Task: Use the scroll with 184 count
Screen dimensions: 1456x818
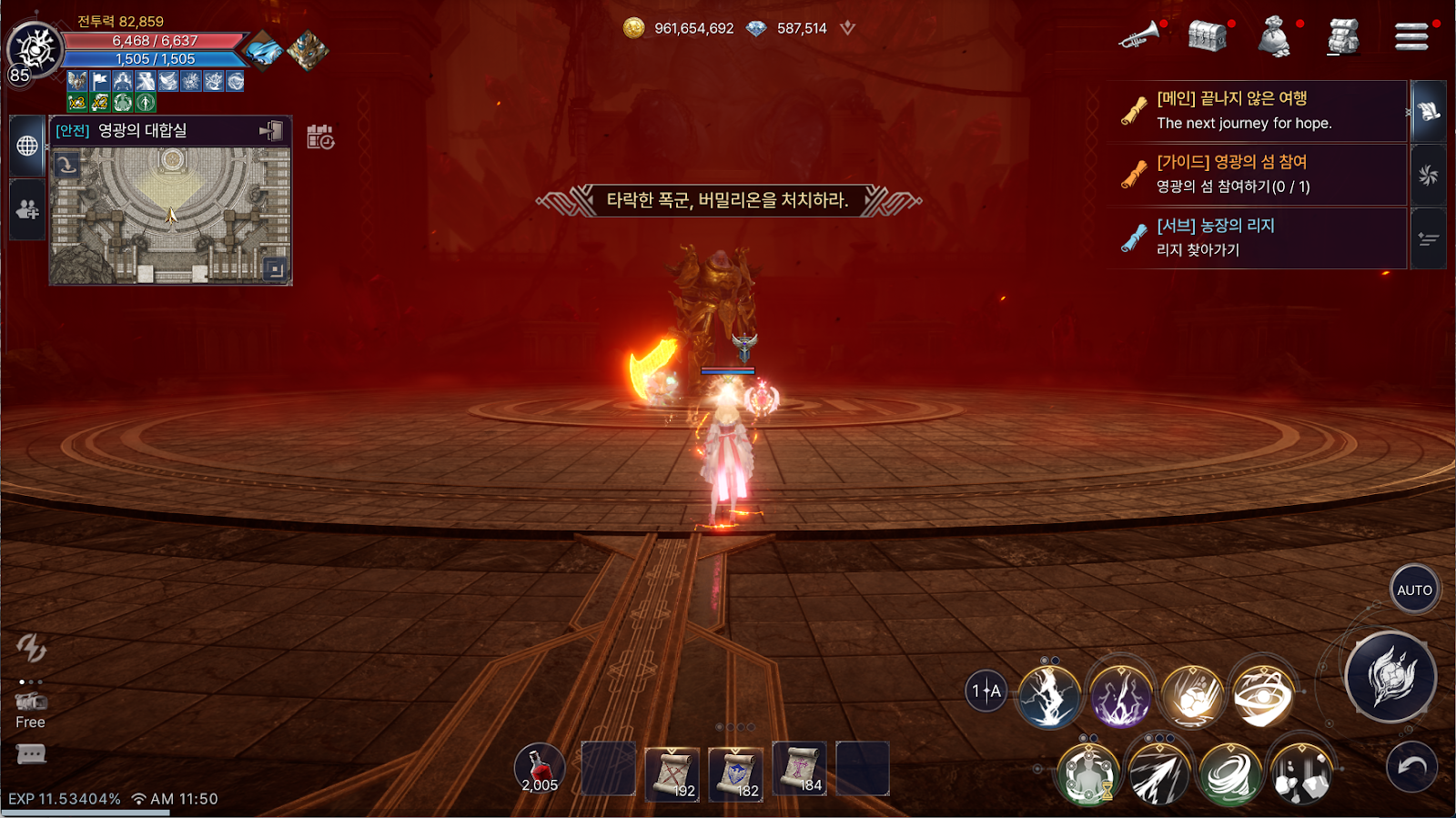Action: [800, 769]
